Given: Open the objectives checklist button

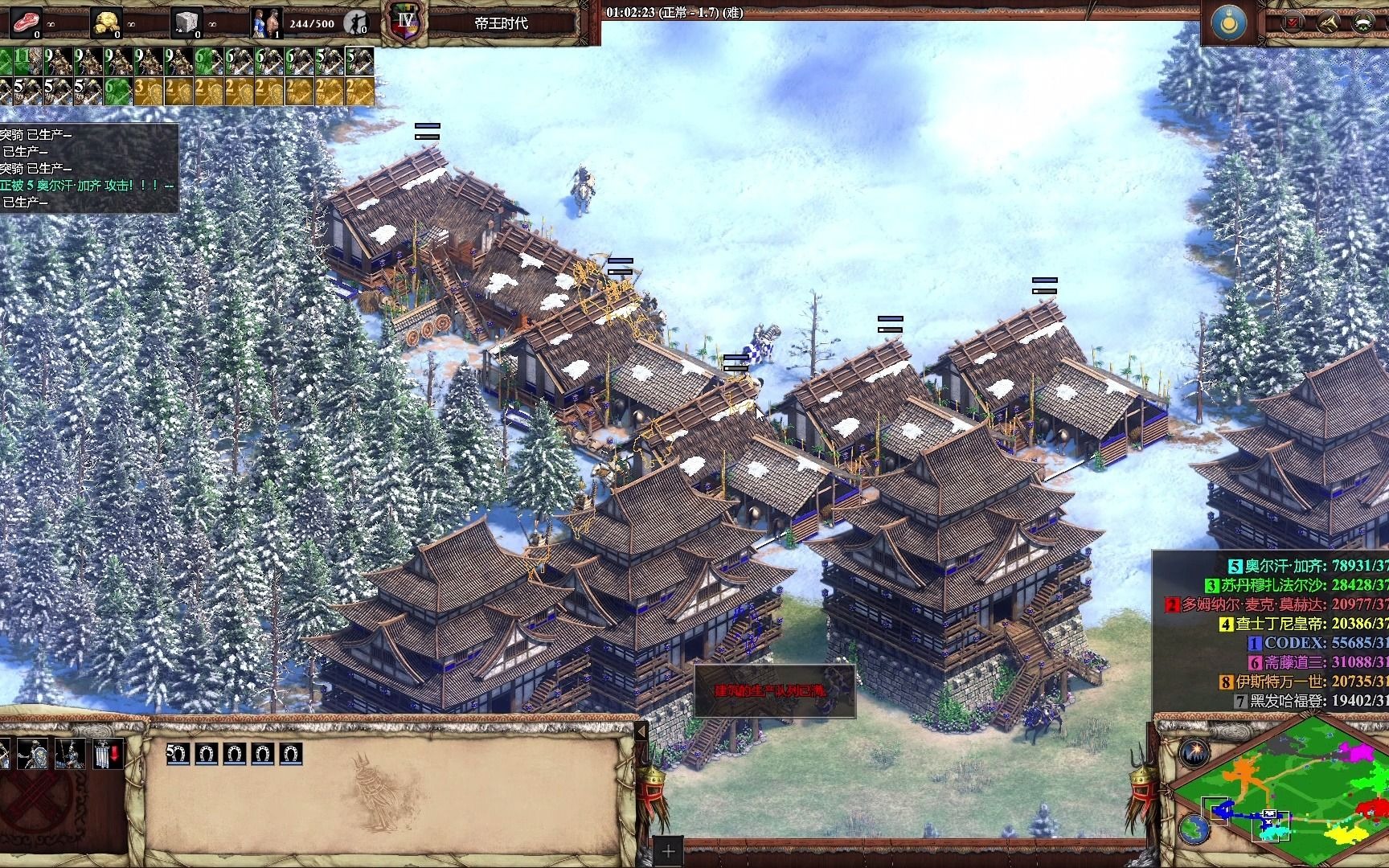Looking at the screenshot, I should click(1293, 23).
